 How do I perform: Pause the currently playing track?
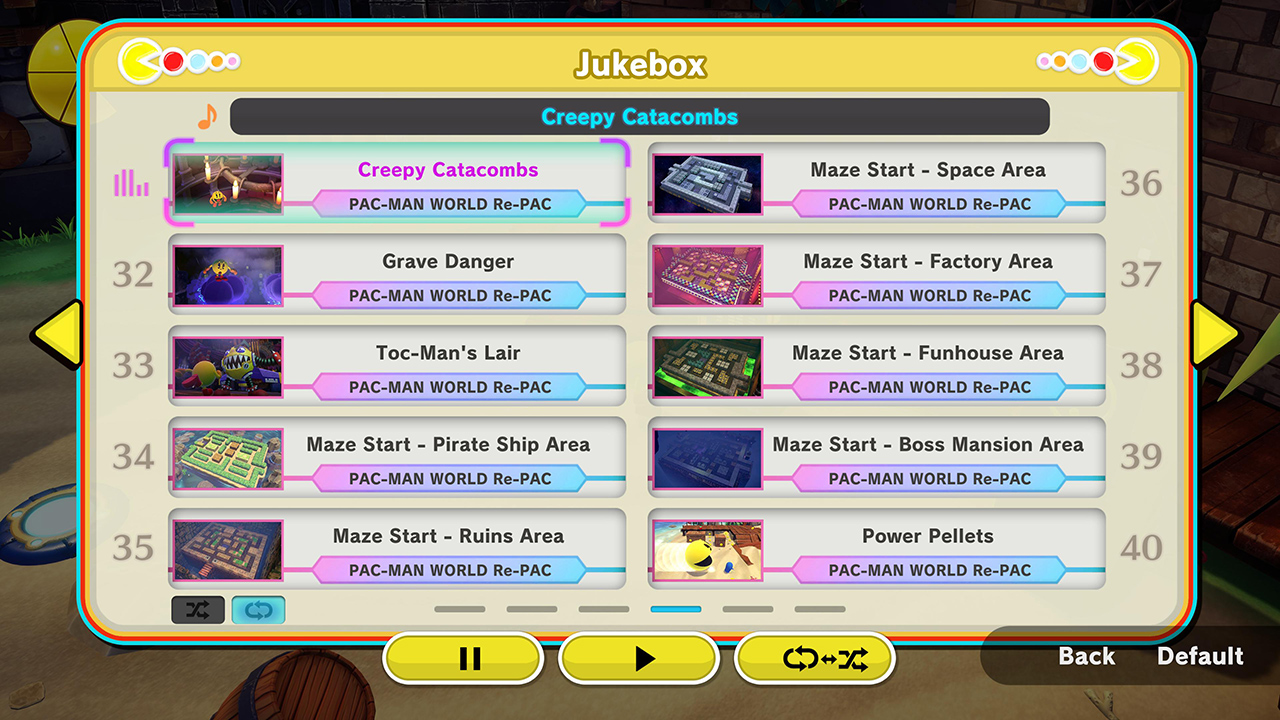(x=462, y=658)
